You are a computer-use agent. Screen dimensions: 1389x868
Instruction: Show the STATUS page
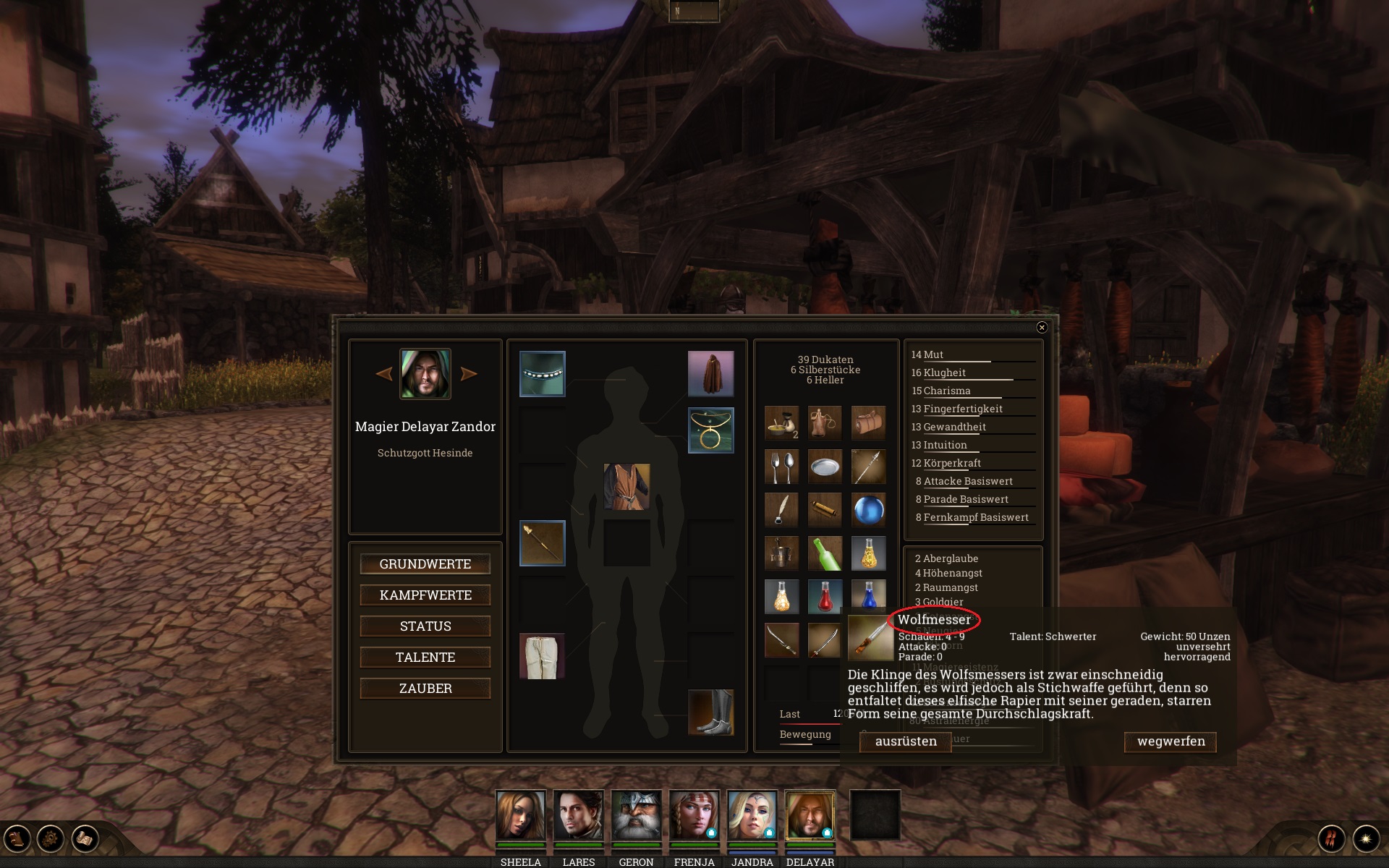coord(425,626)
